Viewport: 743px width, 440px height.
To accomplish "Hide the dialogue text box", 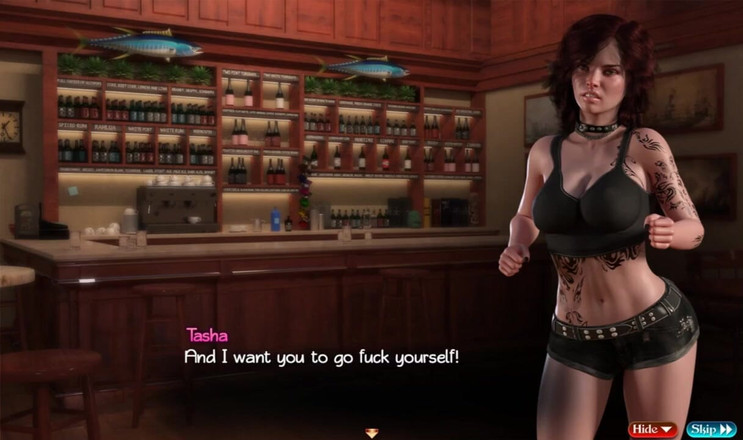I will [x=653, y=429].
